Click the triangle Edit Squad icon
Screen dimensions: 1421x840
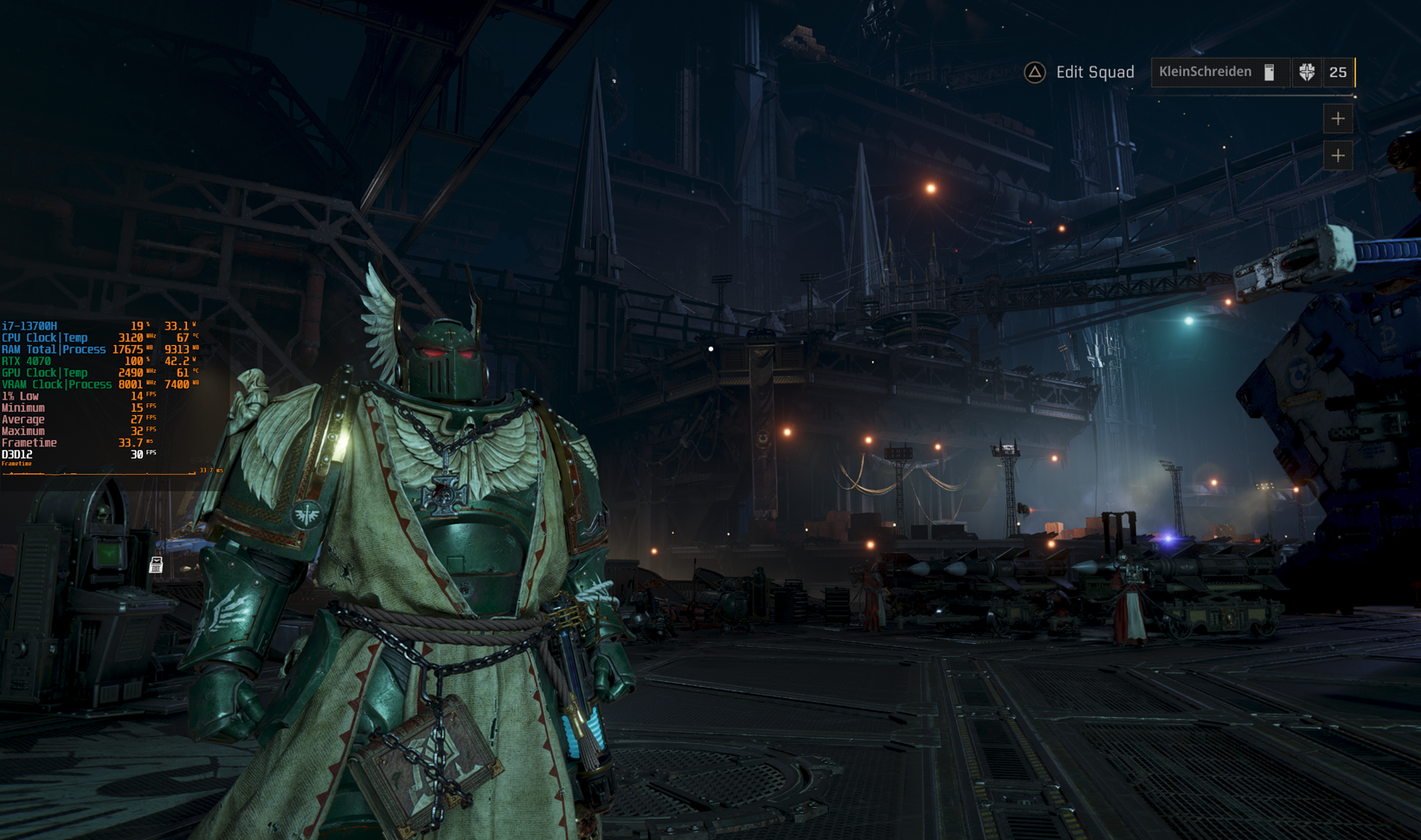(x=1033, y=72)
